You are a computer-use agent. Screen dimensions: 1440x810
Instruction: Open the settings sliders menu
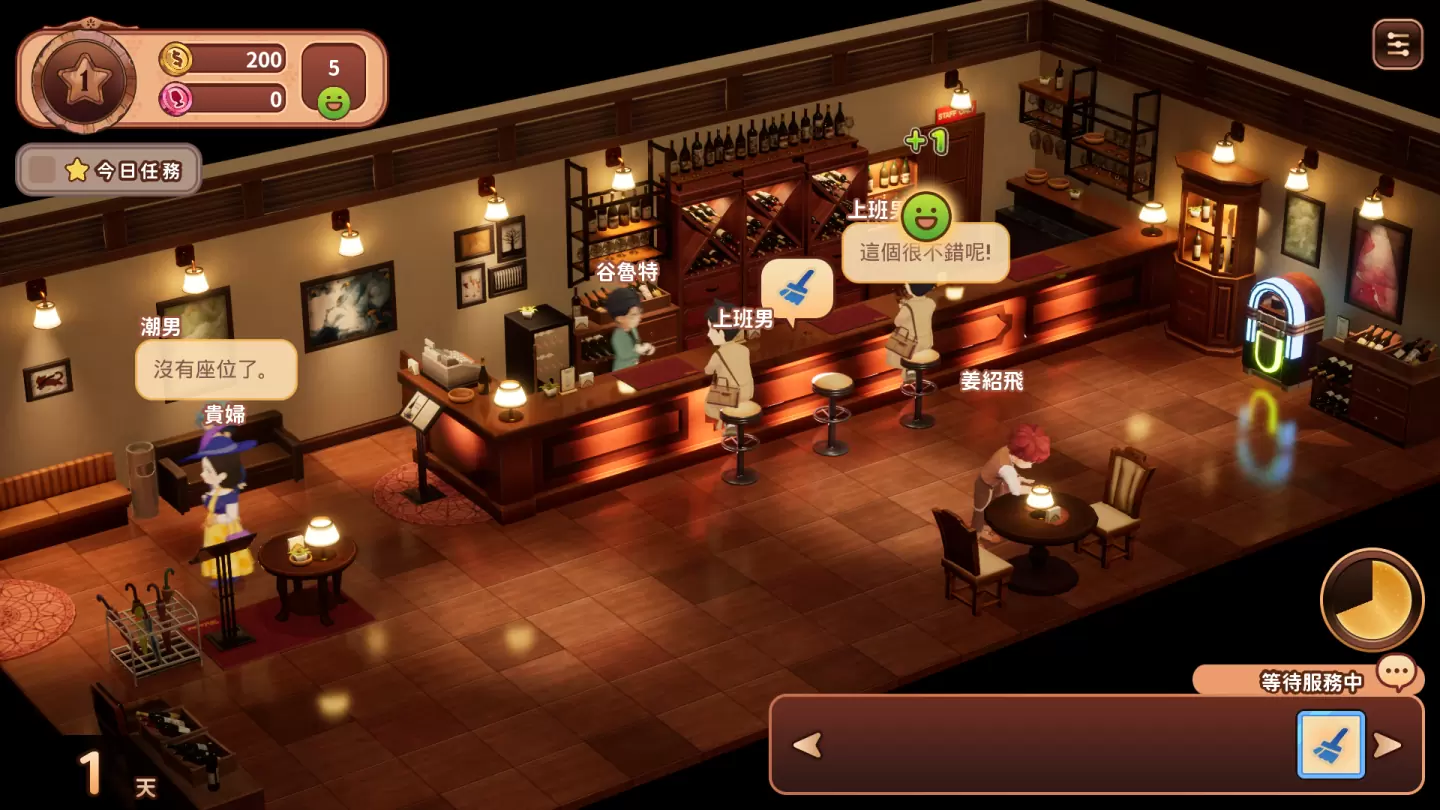[1397, 45]
